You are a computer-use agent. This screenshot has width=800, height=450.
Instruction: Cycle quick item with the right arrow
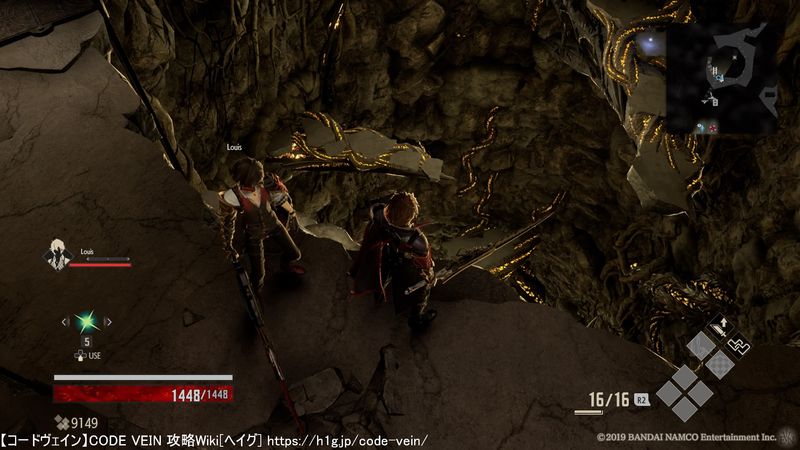point(108,321)
